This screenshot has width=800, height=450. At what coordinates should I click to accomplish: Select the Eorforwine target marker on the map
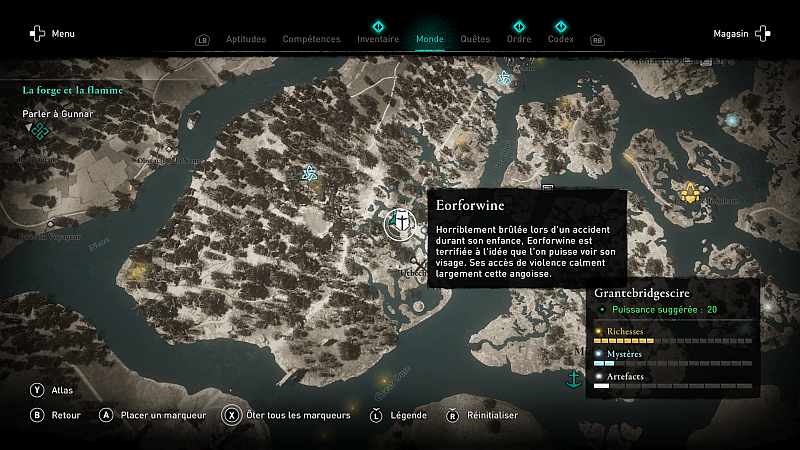click(x=400, y=221)
